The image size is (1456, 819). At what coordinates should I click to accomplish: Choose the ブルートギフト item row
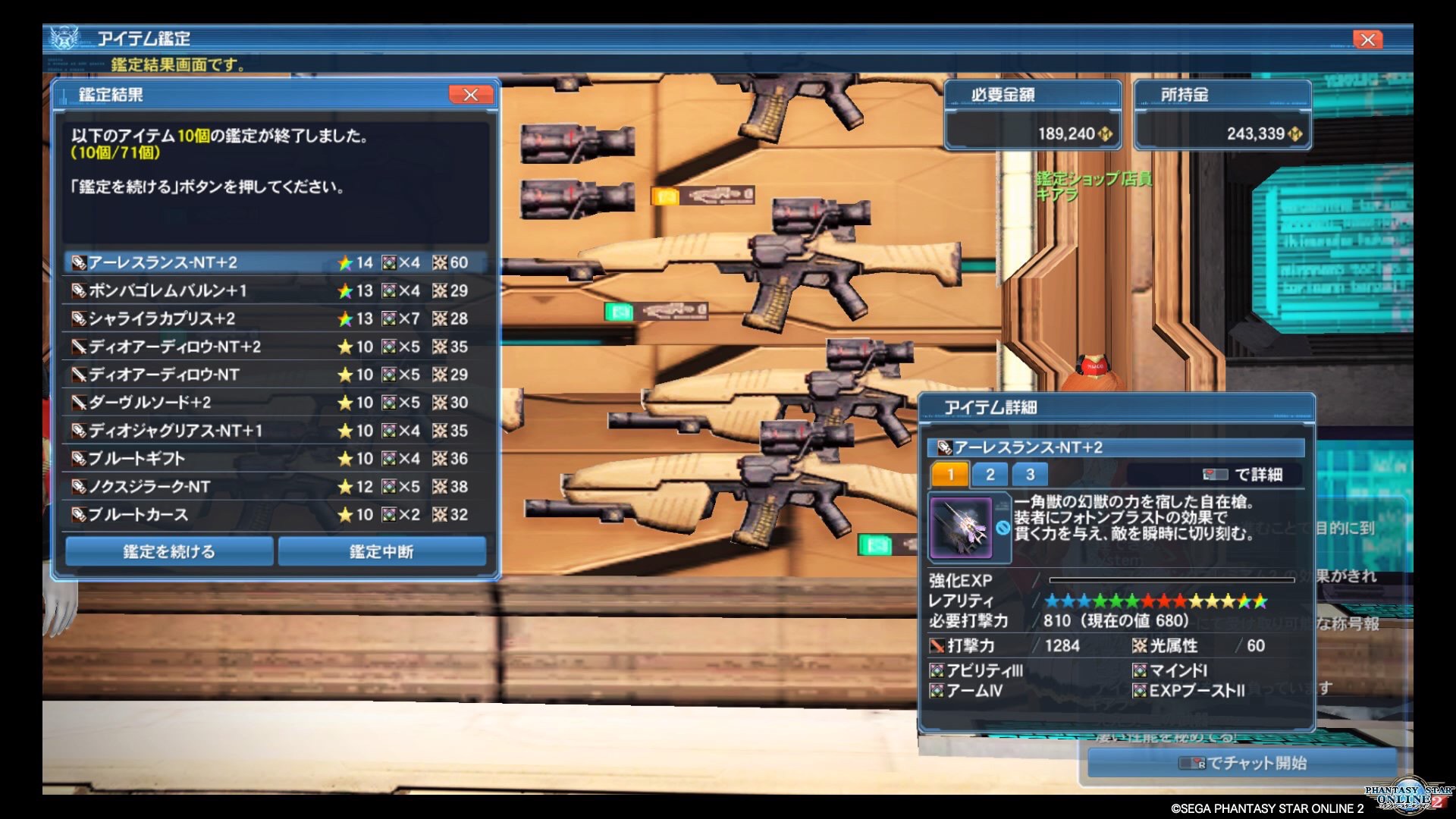(x=275, y=459)
